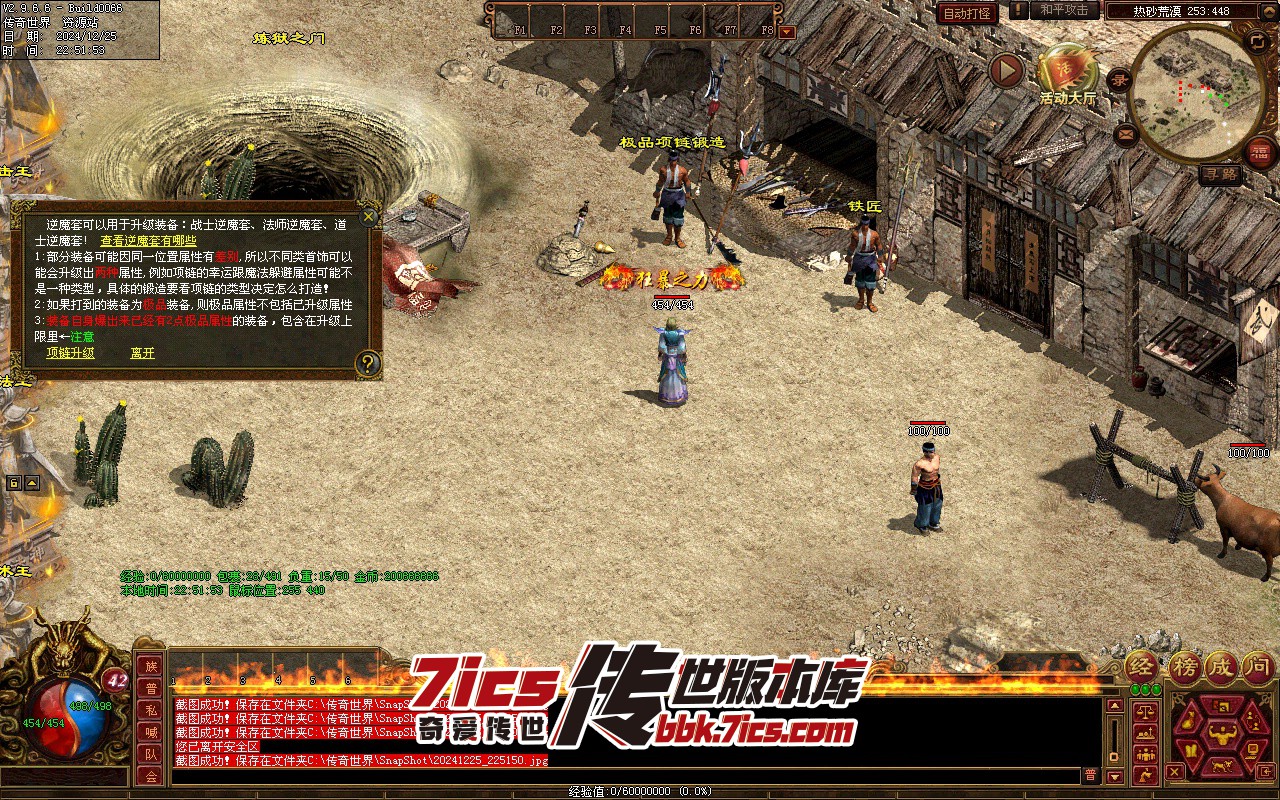Screen dimensions: 1280x800
Task: Open the 活动大厅 activity hall
Action: [x=1067, y=76]
